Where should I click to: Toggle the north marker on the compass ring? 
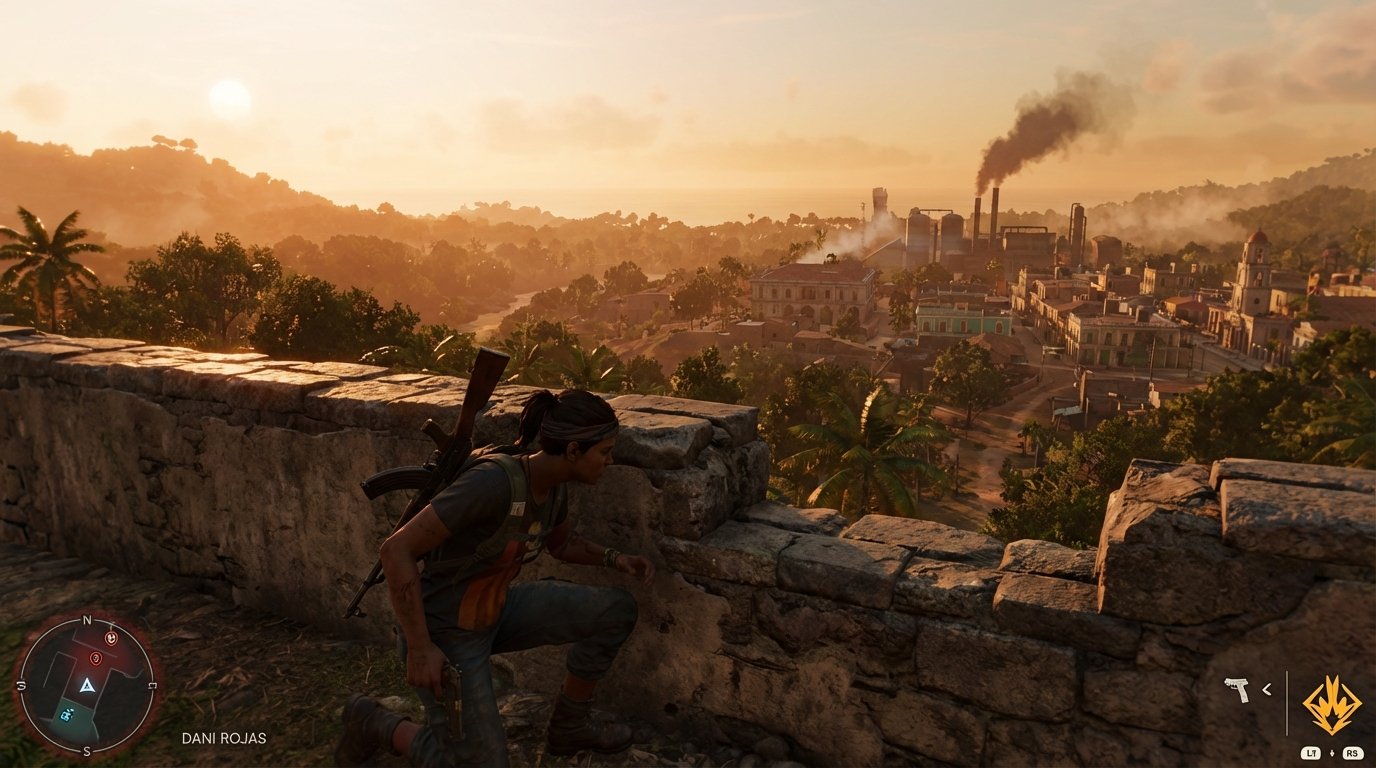click(x=87, y=620)
